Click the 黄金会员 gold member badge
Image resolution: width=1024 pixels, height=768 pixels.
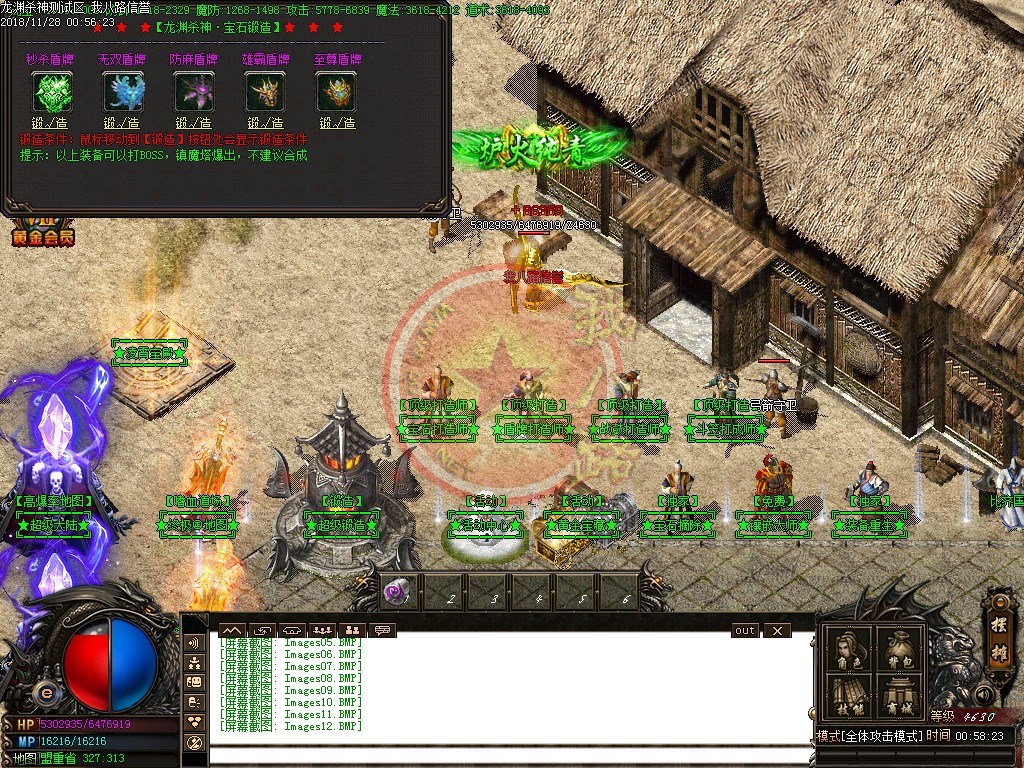tap(42, 235)
